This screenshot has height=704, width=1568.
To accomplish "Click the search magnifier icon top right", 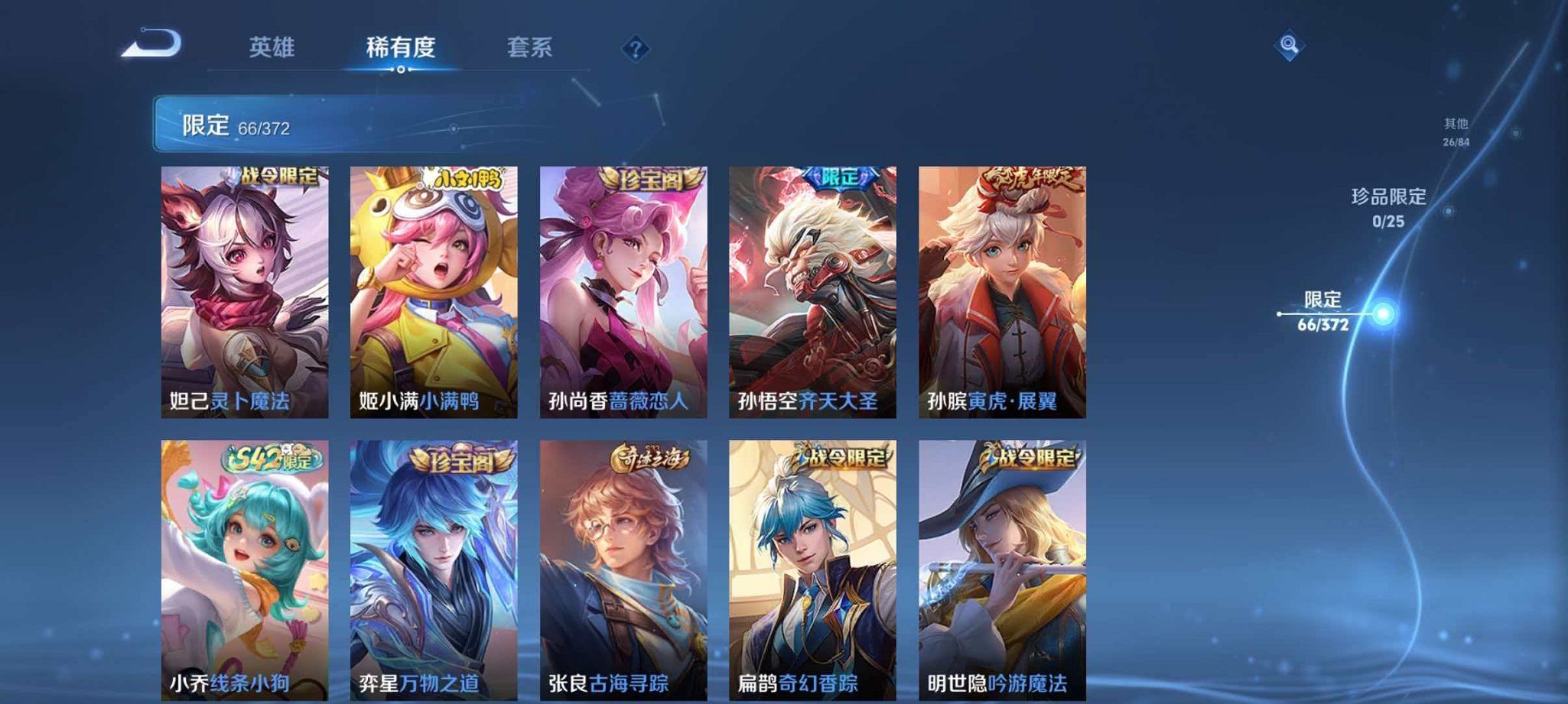I will [1287, 44].
